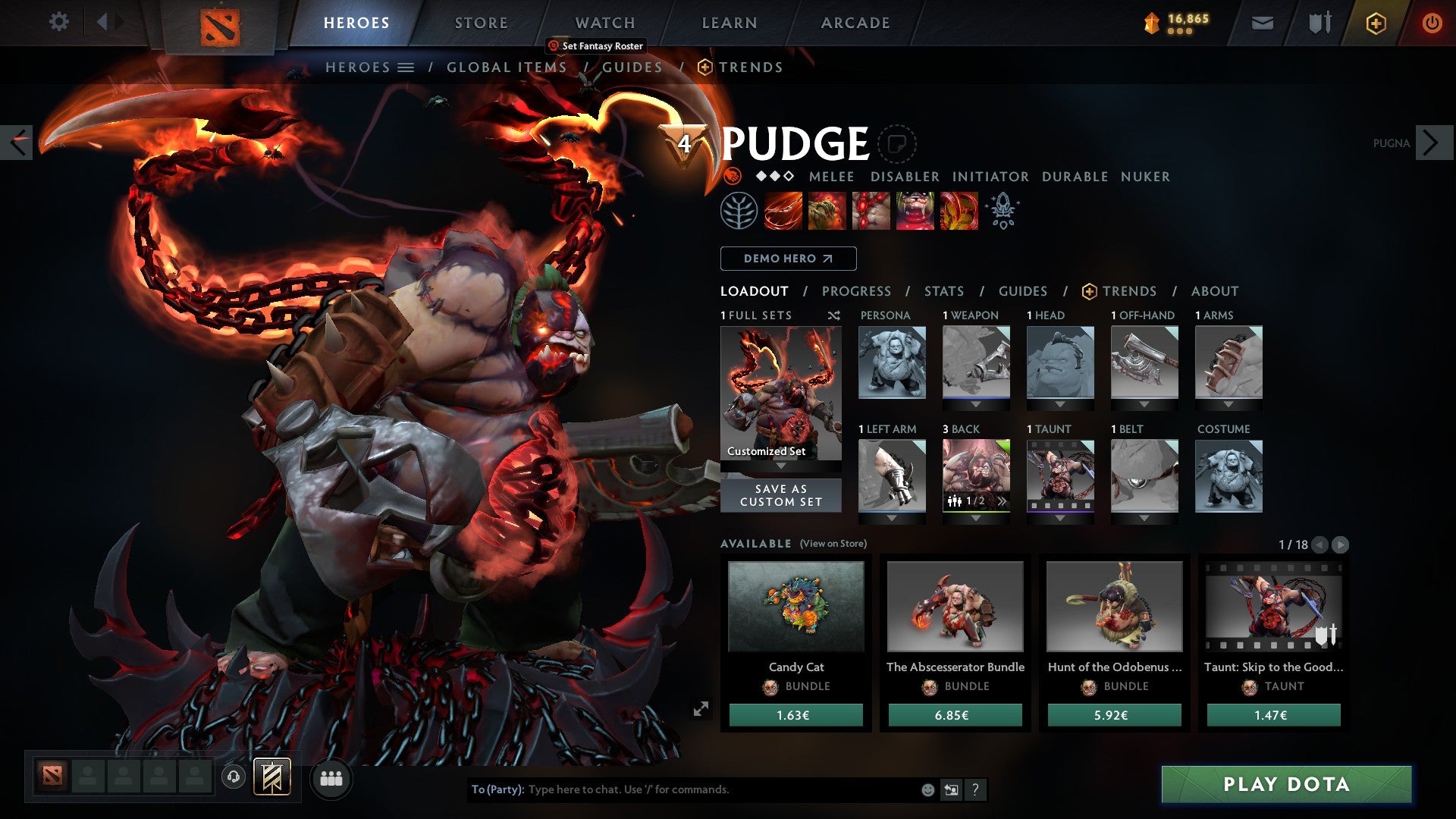
Task: Open the Watch menu item
Action: pyautogui.click(x=604, y=22)
